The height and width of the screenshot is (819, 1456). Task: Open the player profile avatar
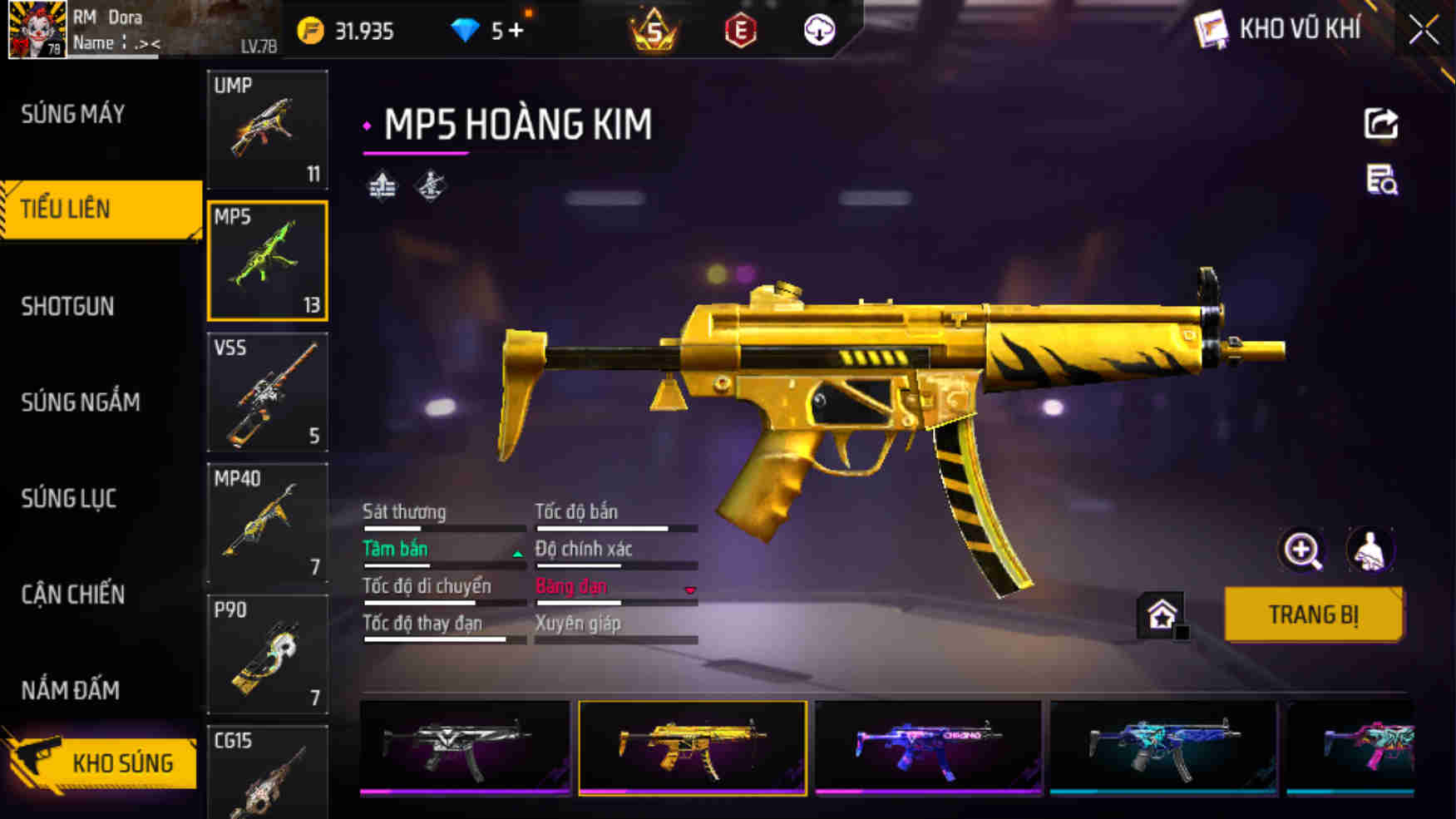coord(37,30)
